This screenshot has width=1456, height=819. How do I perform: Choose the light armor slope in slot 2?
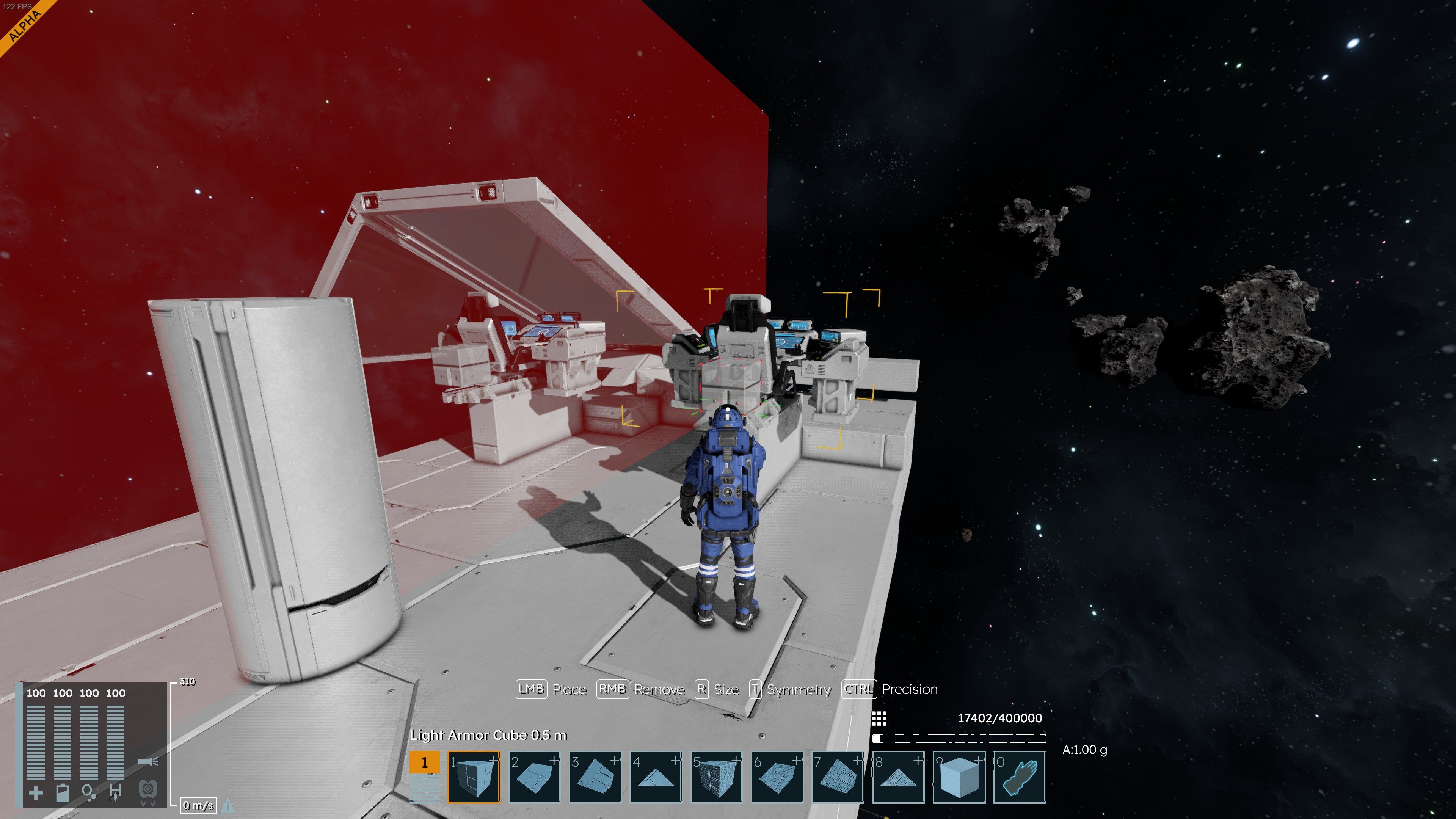pos(534,777)
